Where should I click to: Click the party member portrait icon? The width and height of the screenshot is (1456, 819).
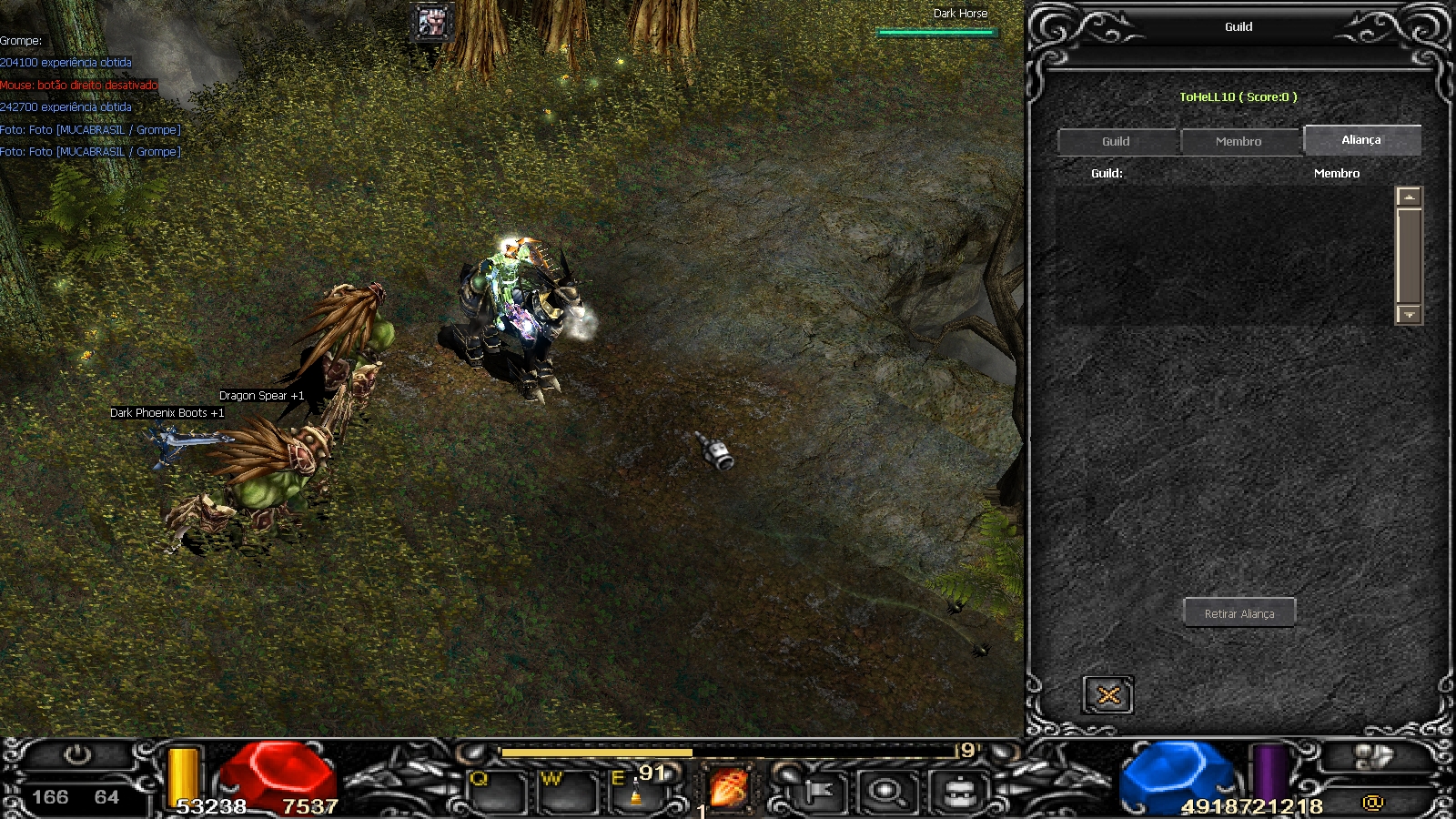click(x=432, y=21)
